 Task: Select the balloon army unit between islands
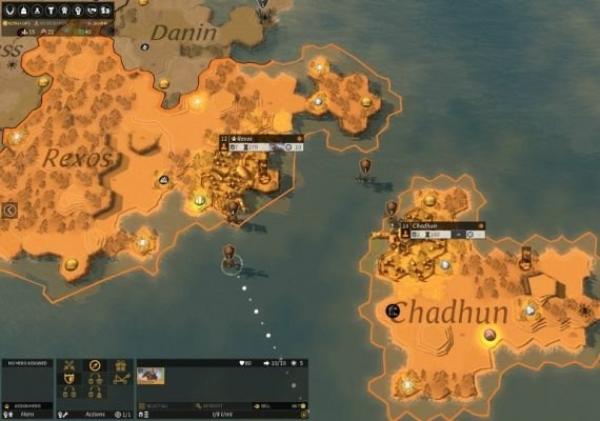tap(366, 166)
